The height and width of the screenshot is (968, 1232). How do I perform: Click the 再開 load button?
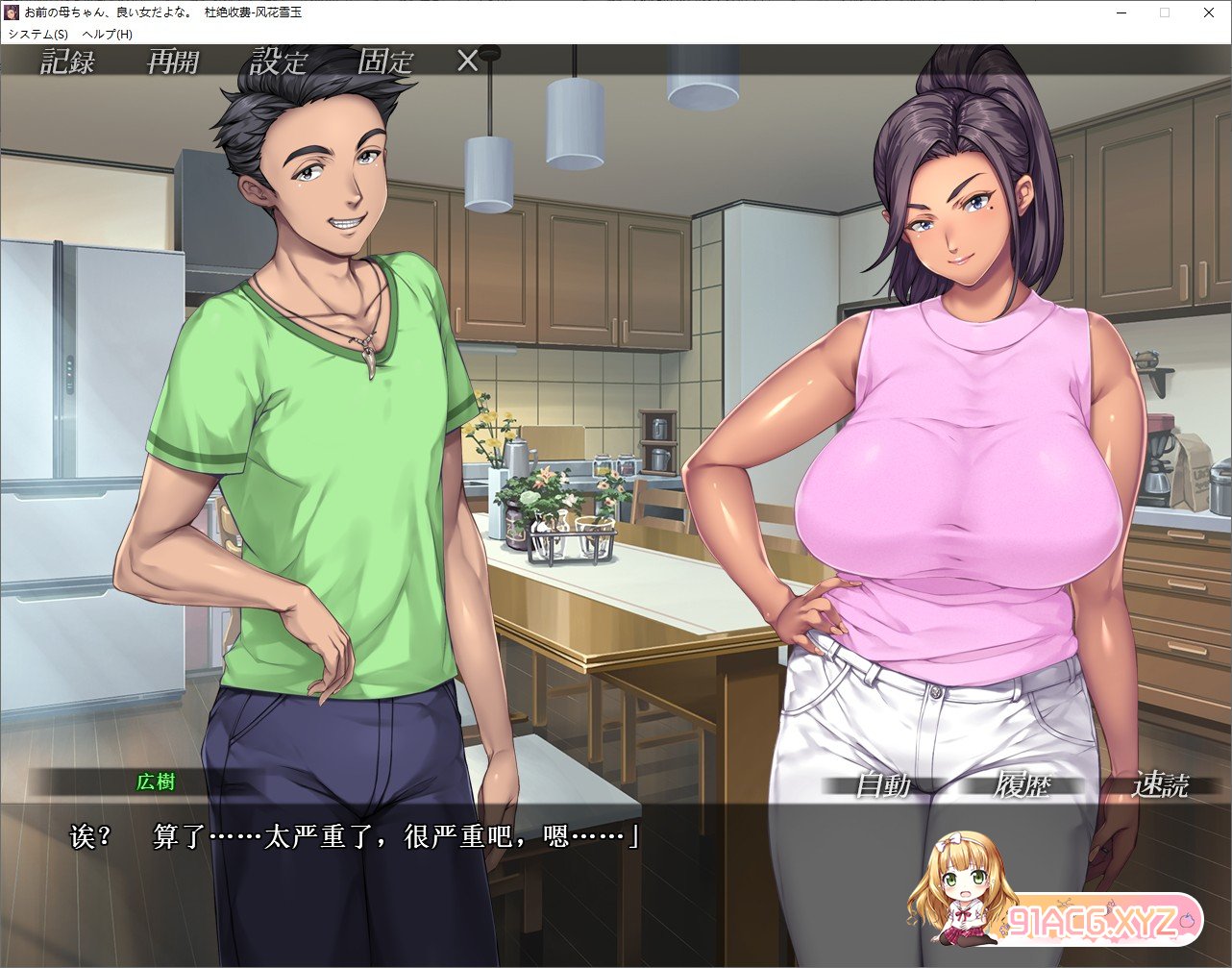tap(173, 62)
